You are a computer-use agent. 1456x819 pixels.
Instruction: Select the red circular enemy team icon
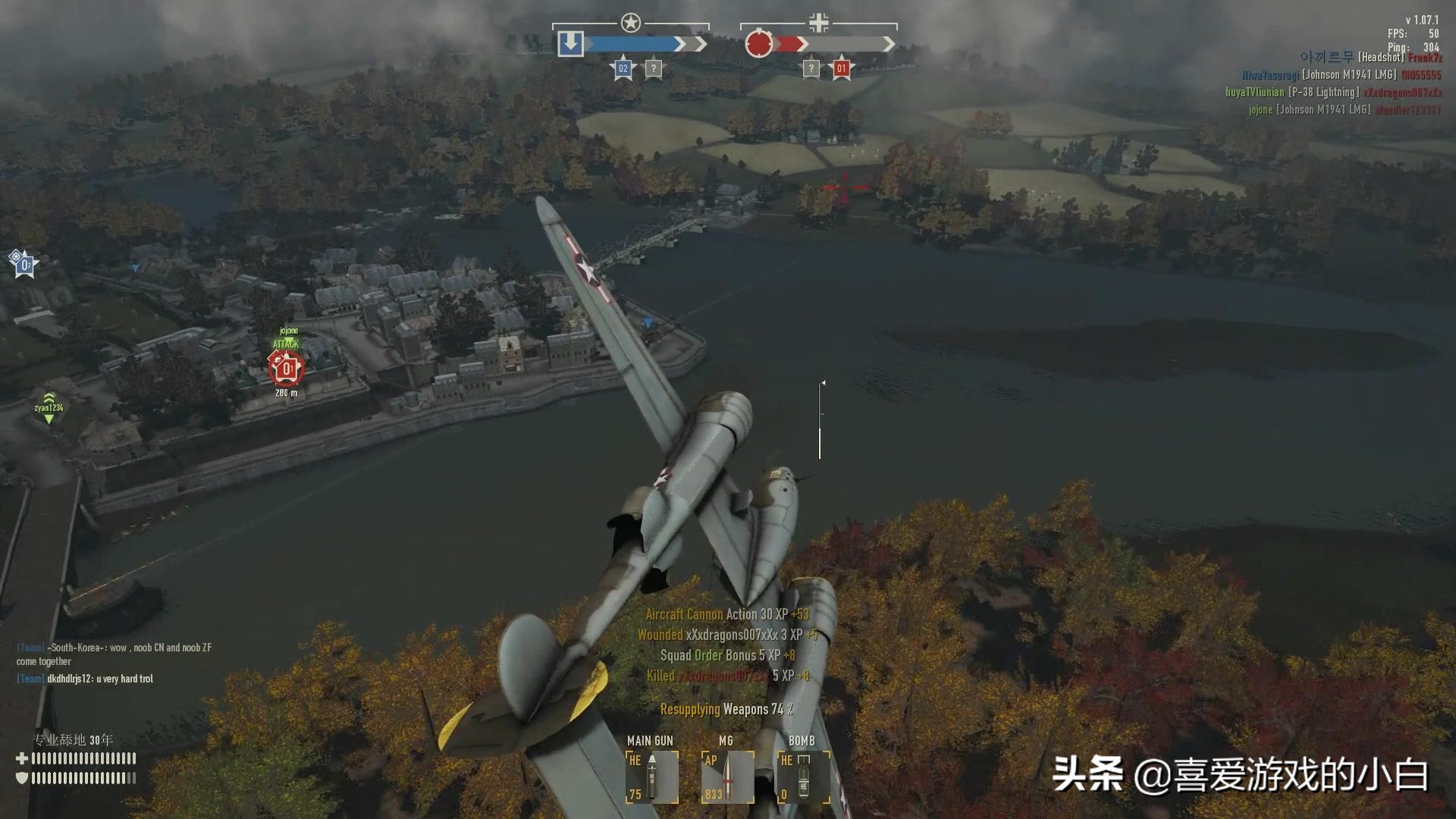[758, 44]
